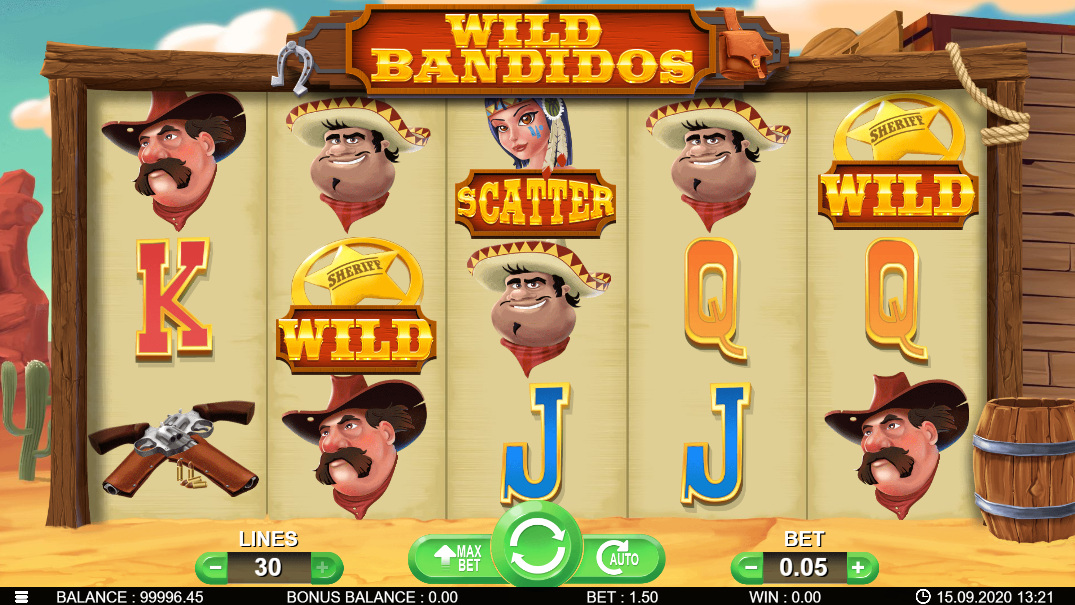Decrease the number of lines
This screenshot has height=605, width=1075.
214,568
